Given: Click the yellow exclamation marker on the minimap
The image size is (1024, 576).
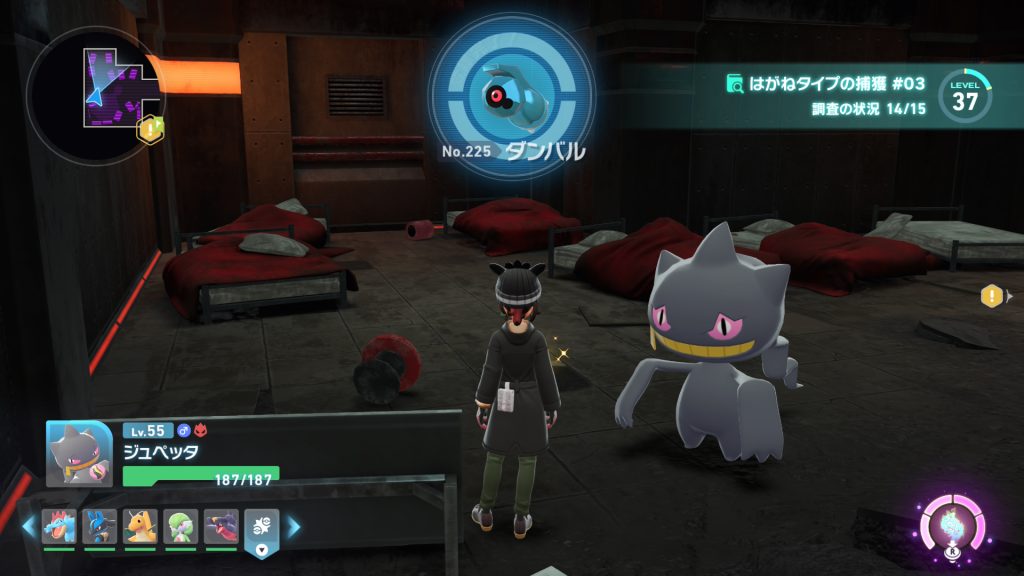Looking at the screenshot, I should click(150, 128).
